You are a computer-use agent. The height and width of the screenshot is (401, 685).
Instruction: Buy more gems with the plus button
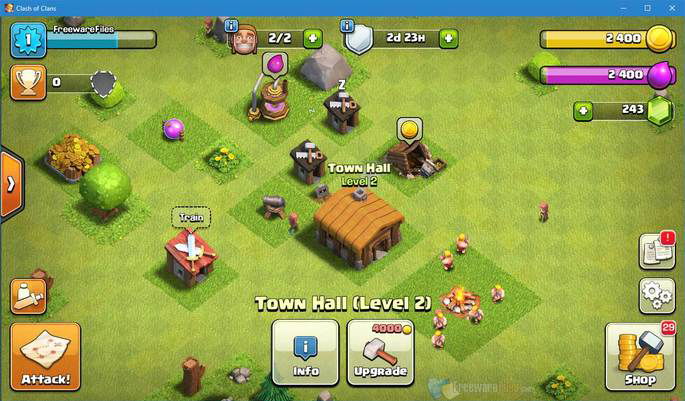[x=583, y=110]
